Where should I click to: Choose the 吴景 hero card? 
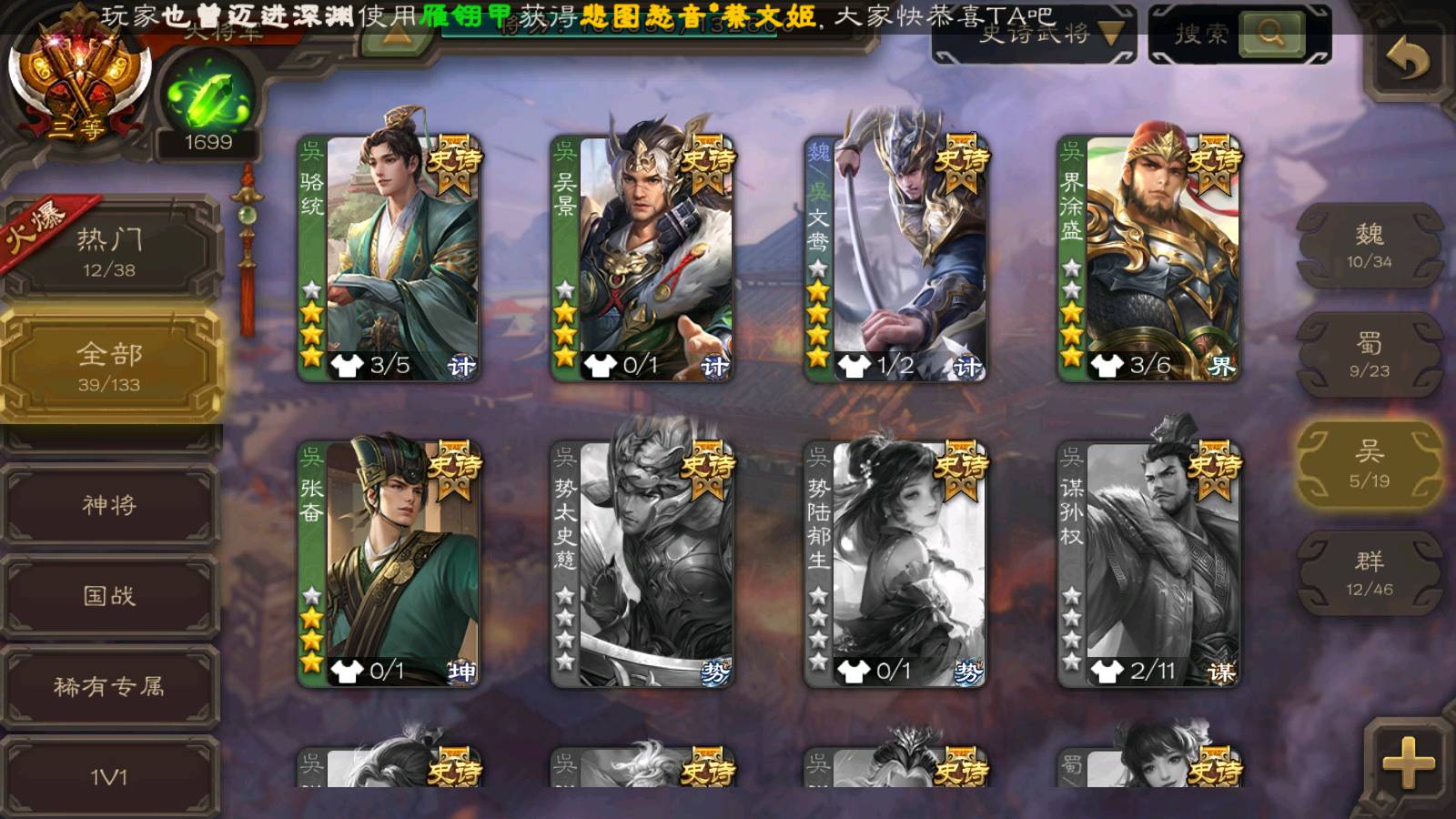tap(642, 258)
